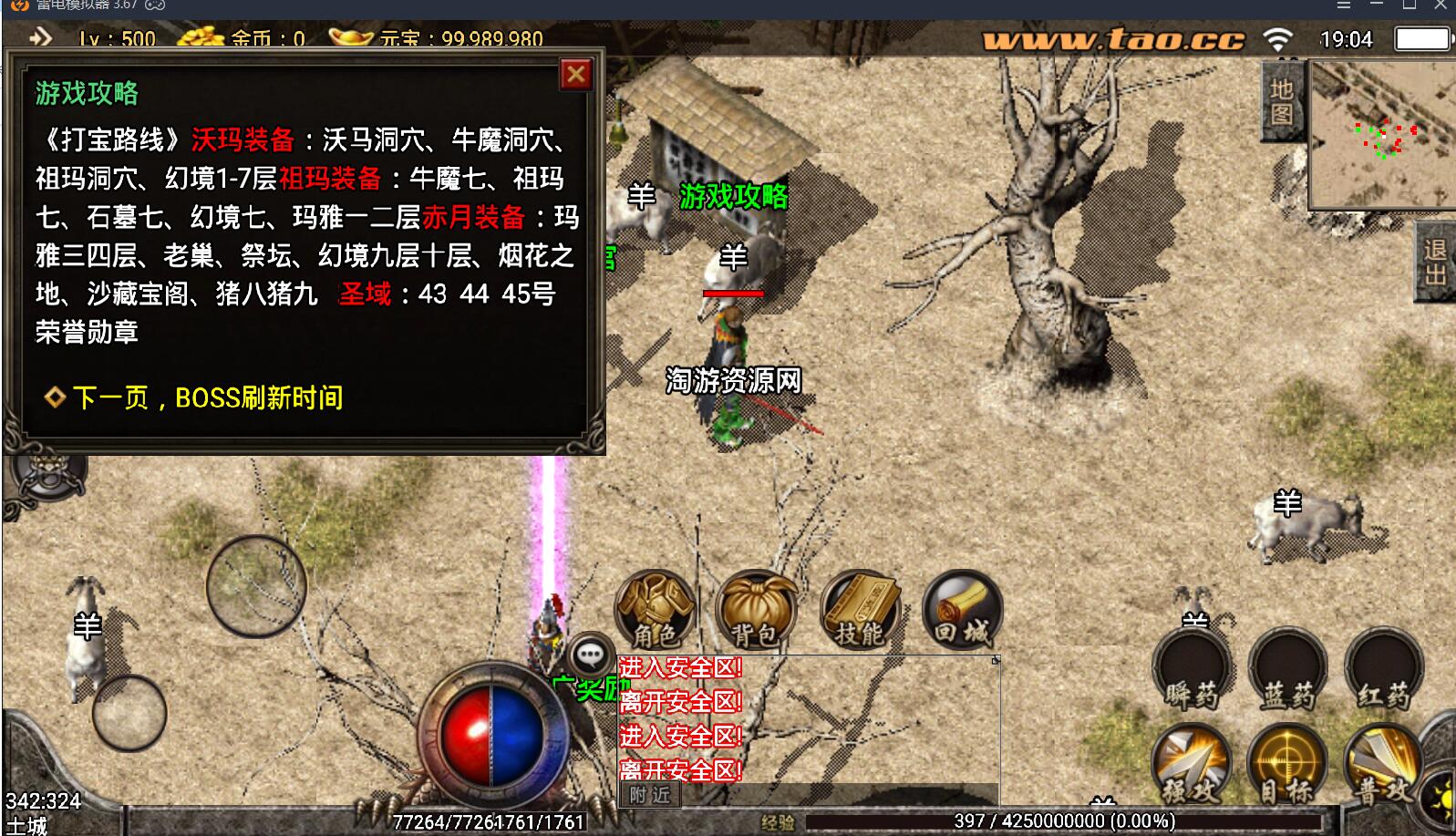1456x836 pixels.
Task: Activate the 普攻 normal attack button
Action: pos(1381,764)
